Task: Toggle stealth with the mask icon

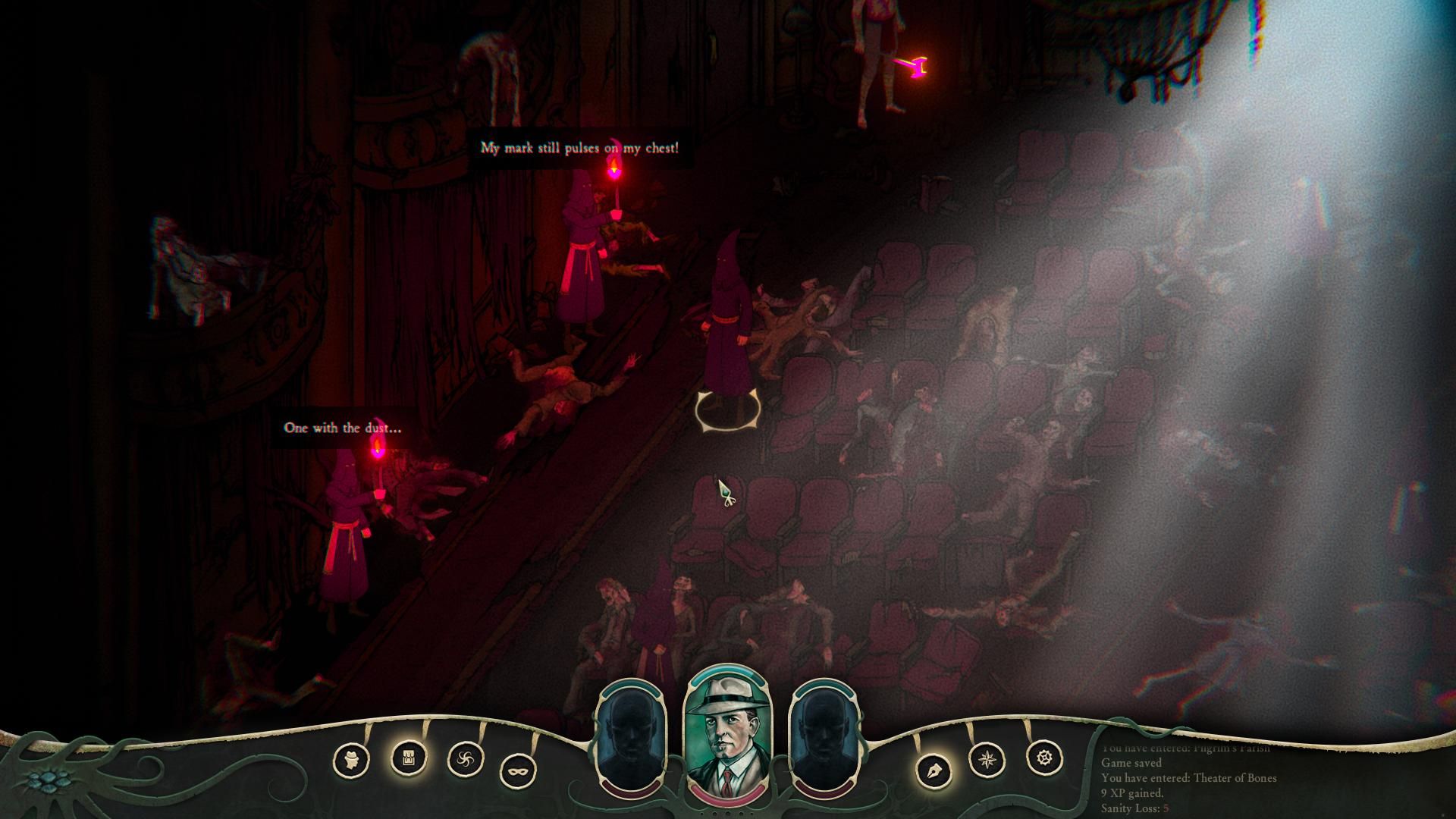Action: pyautogui.click(x=519, y=771)
